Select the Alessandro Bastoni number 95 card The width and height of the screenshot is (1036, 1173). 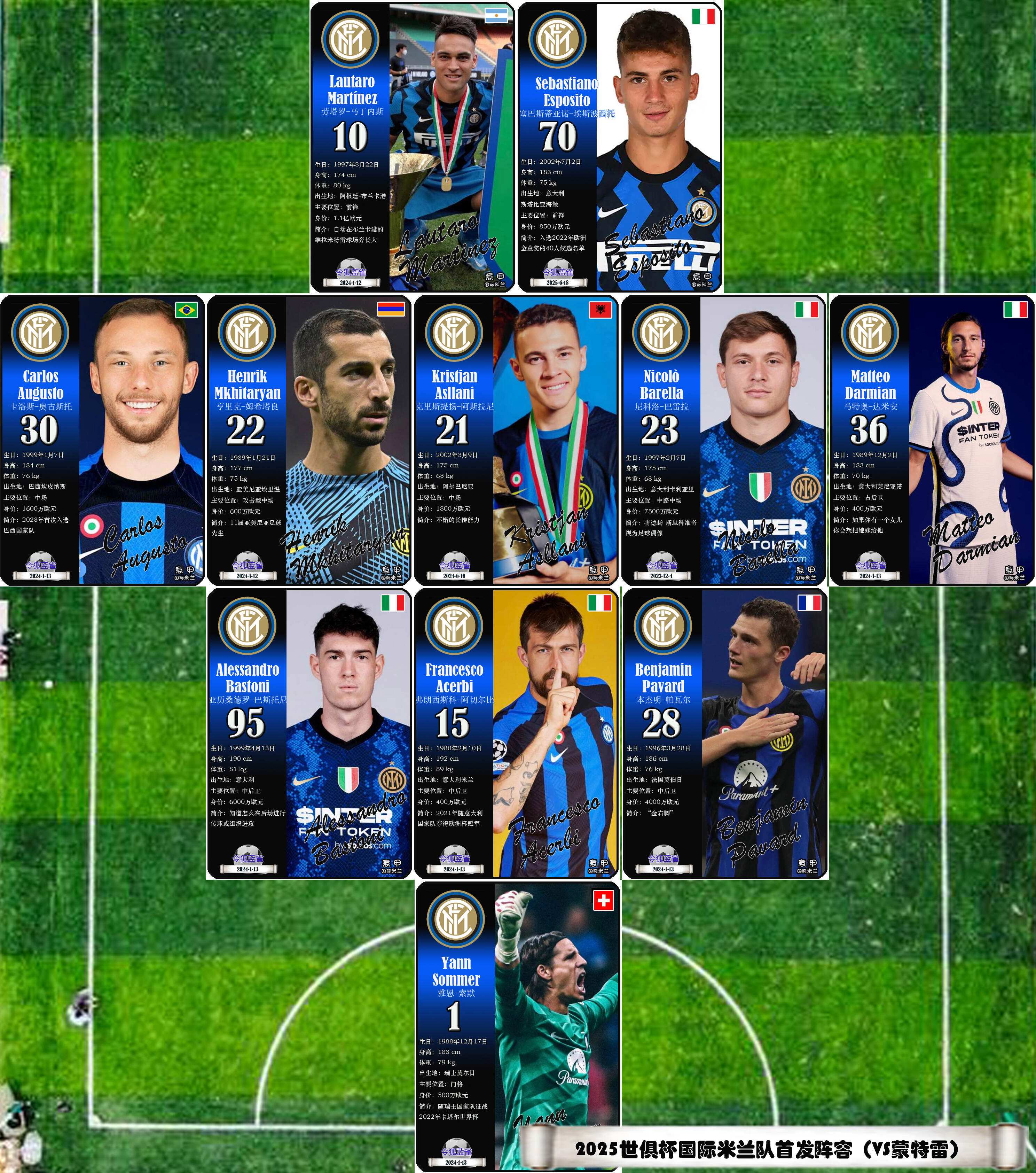(309, 733)
